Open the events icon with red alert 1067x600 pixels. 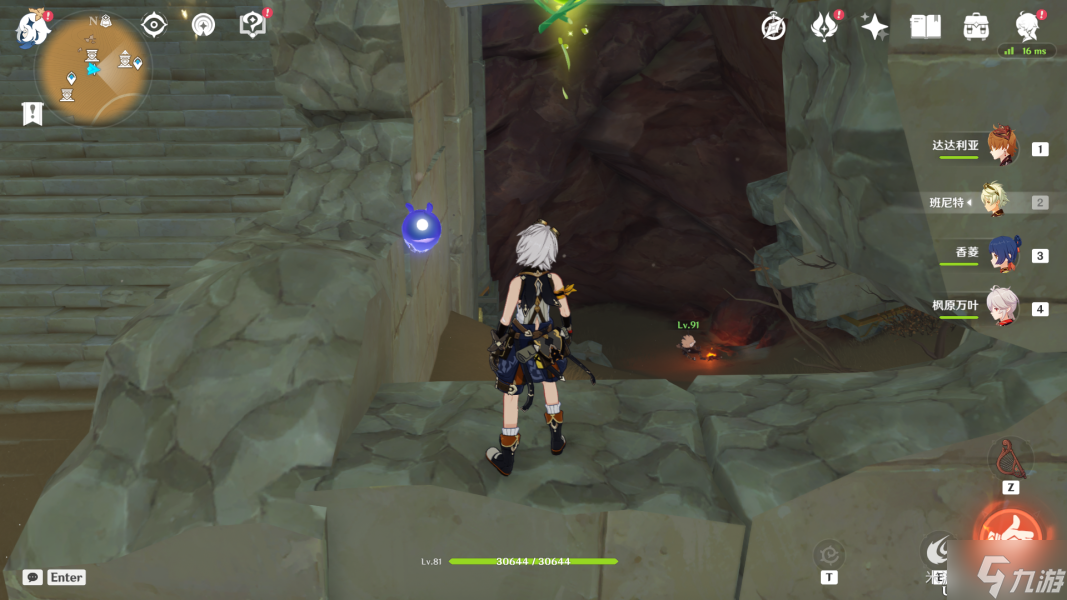[824, 27]
